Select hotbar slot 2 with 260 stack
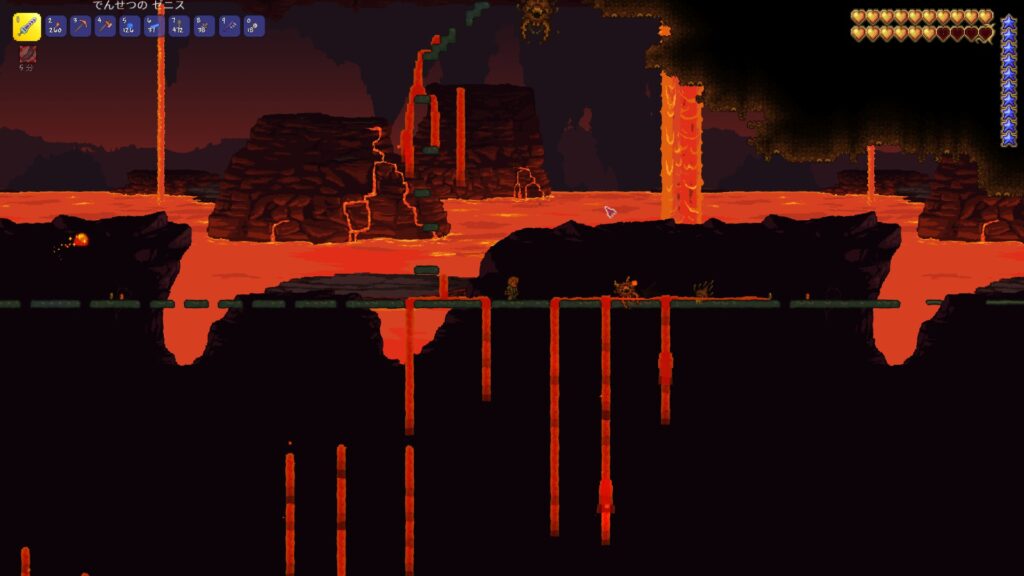This screenshot has width=1024, height=576. click(x=56, y=26)
